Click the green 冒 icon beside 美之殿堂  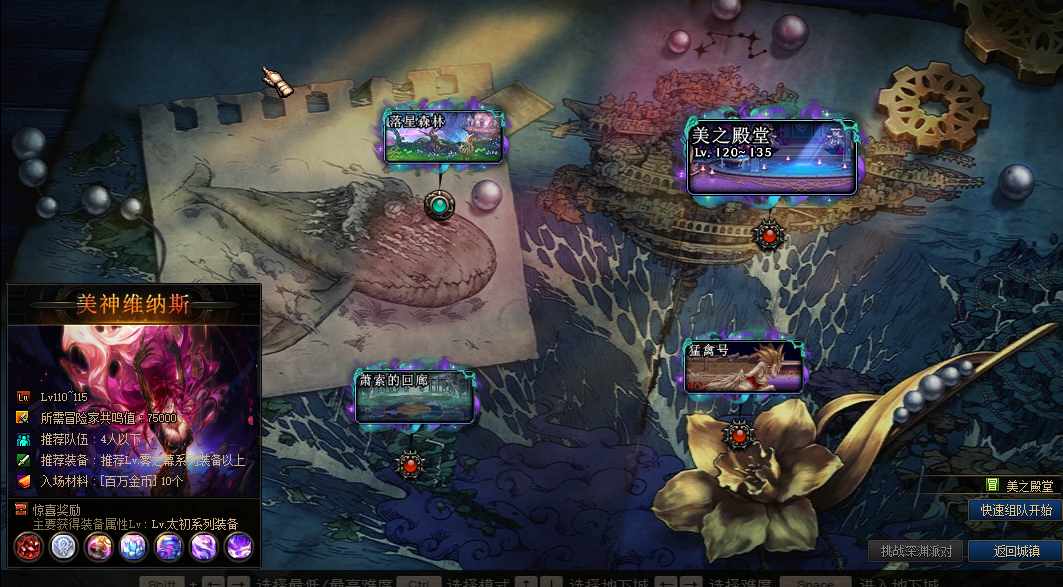pos(992,485)
